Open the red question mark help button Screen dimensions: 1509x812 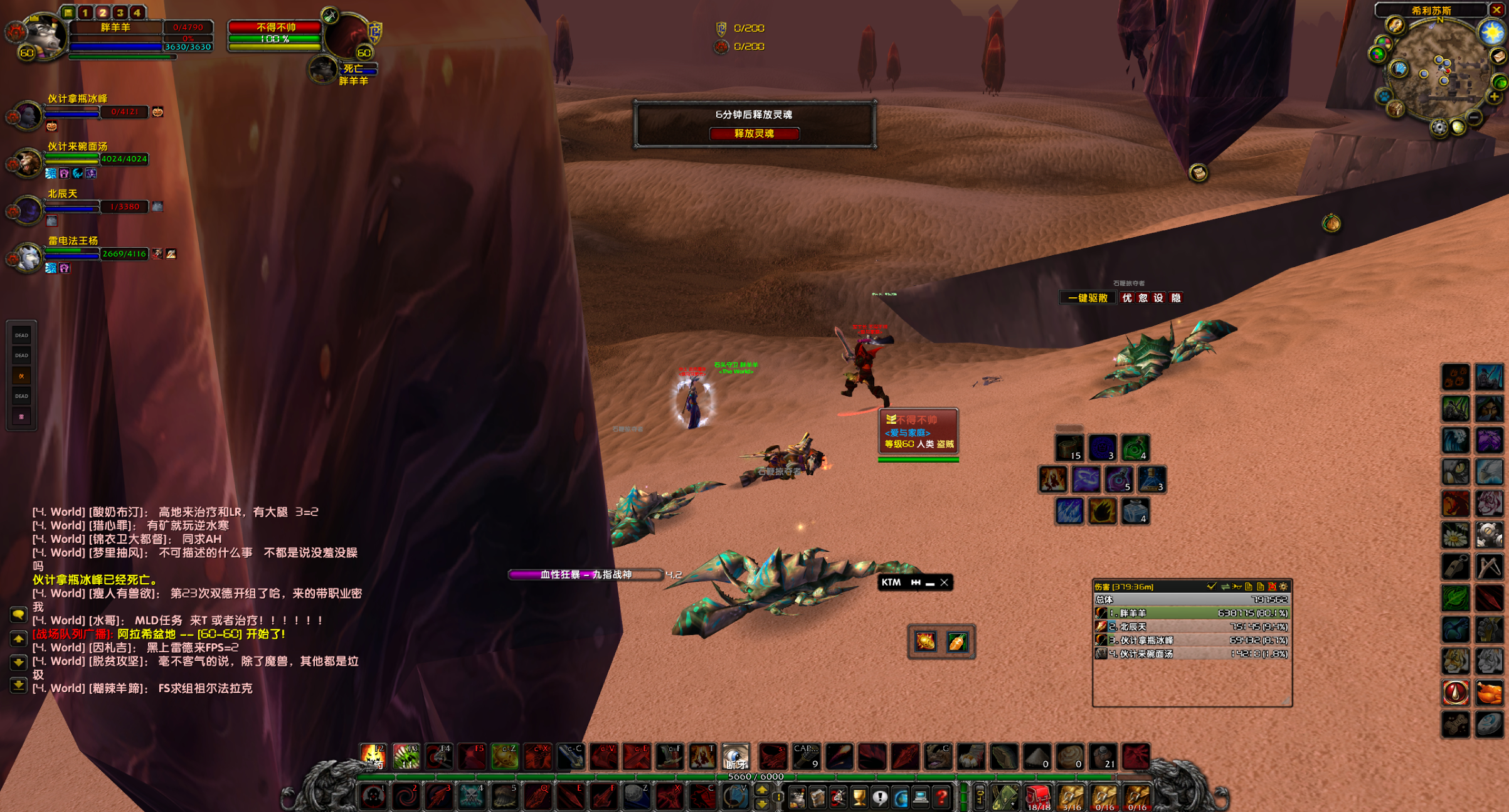(x=941, y=798)
